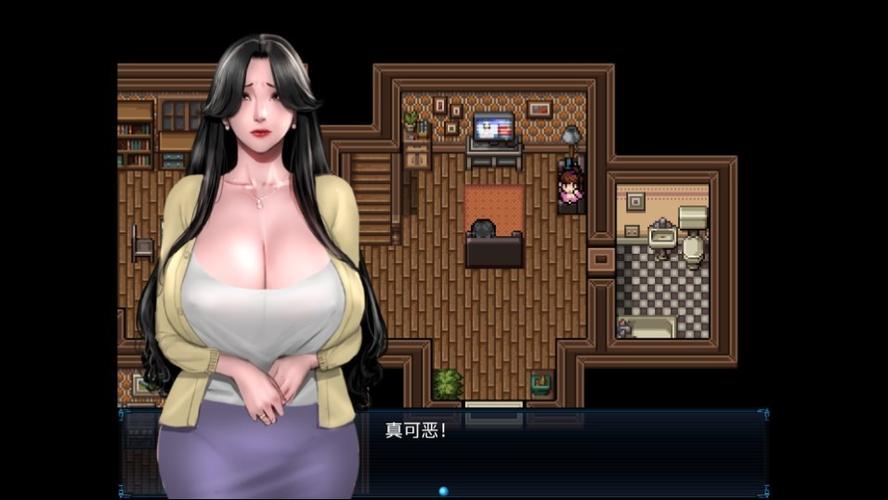Advance dialogue using the blue orb indicator

[x=443, y=491]
